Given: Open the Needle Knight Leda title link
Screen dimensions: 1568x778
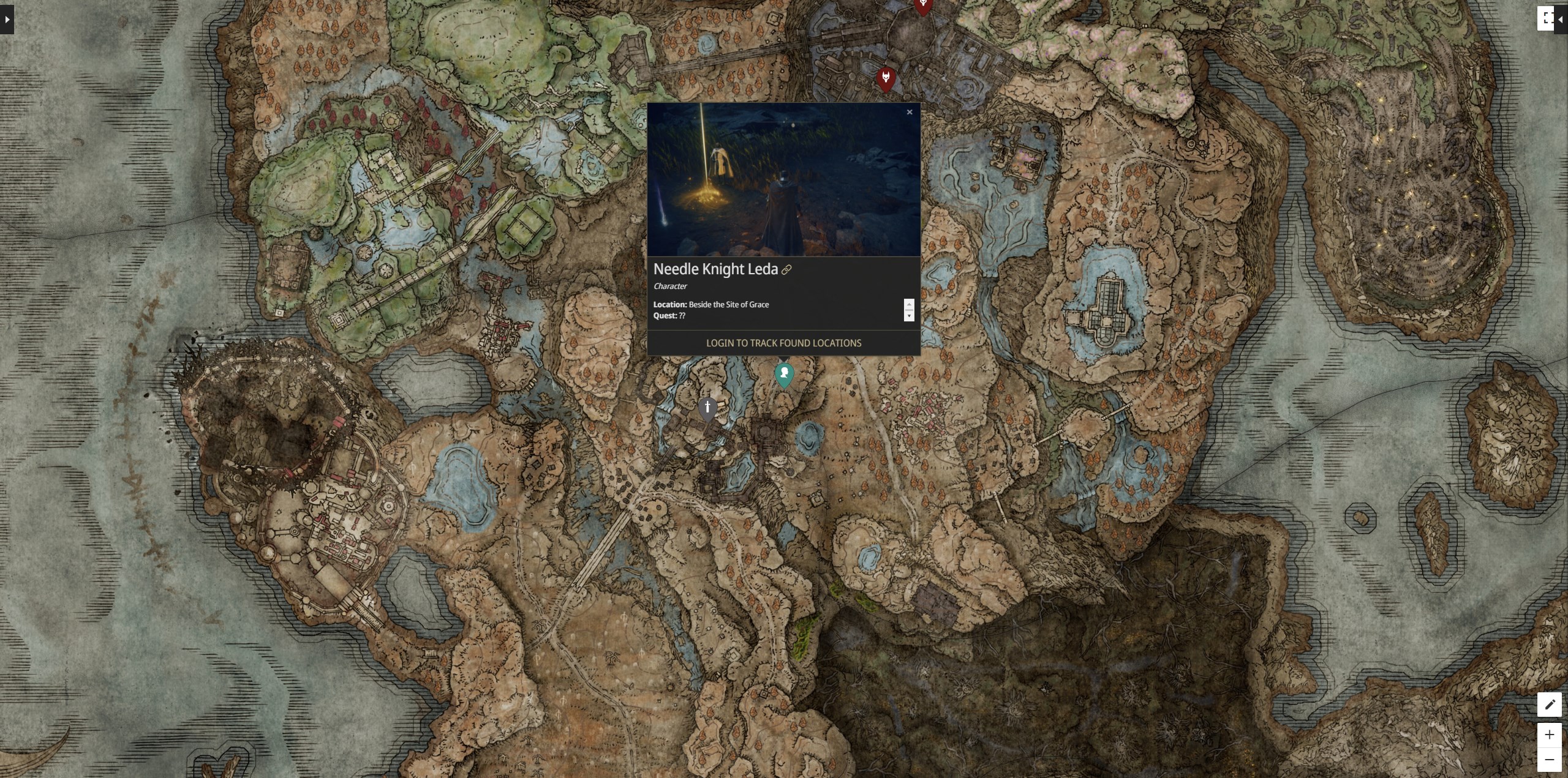Looking at the screenshot, I should click(715, 269).
